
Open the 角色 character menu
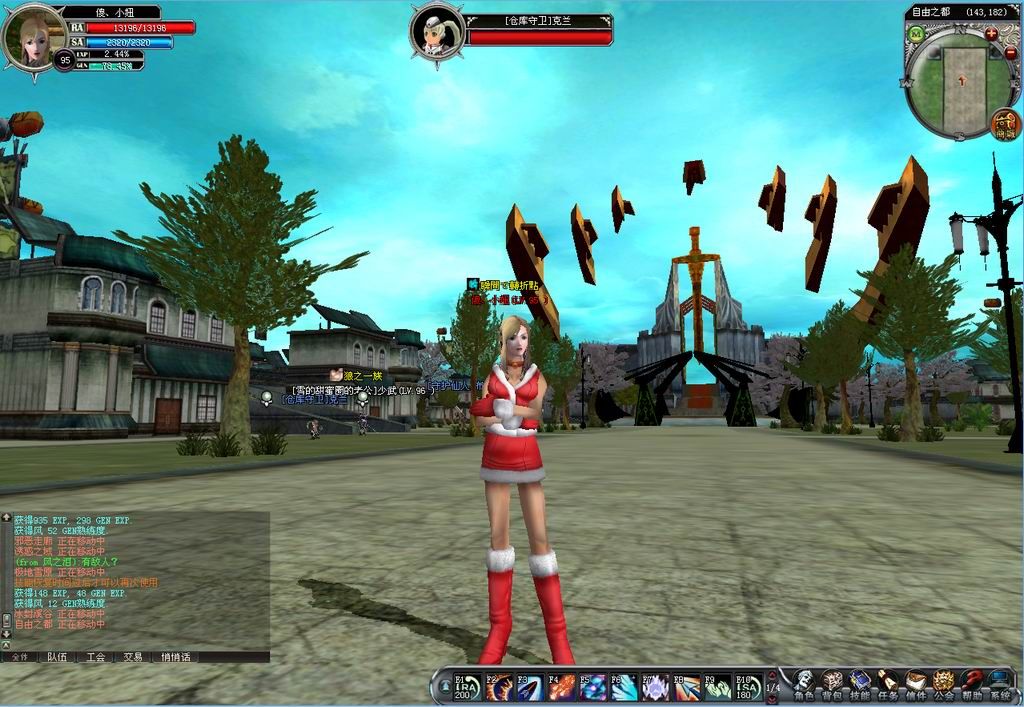click(804, 684)
